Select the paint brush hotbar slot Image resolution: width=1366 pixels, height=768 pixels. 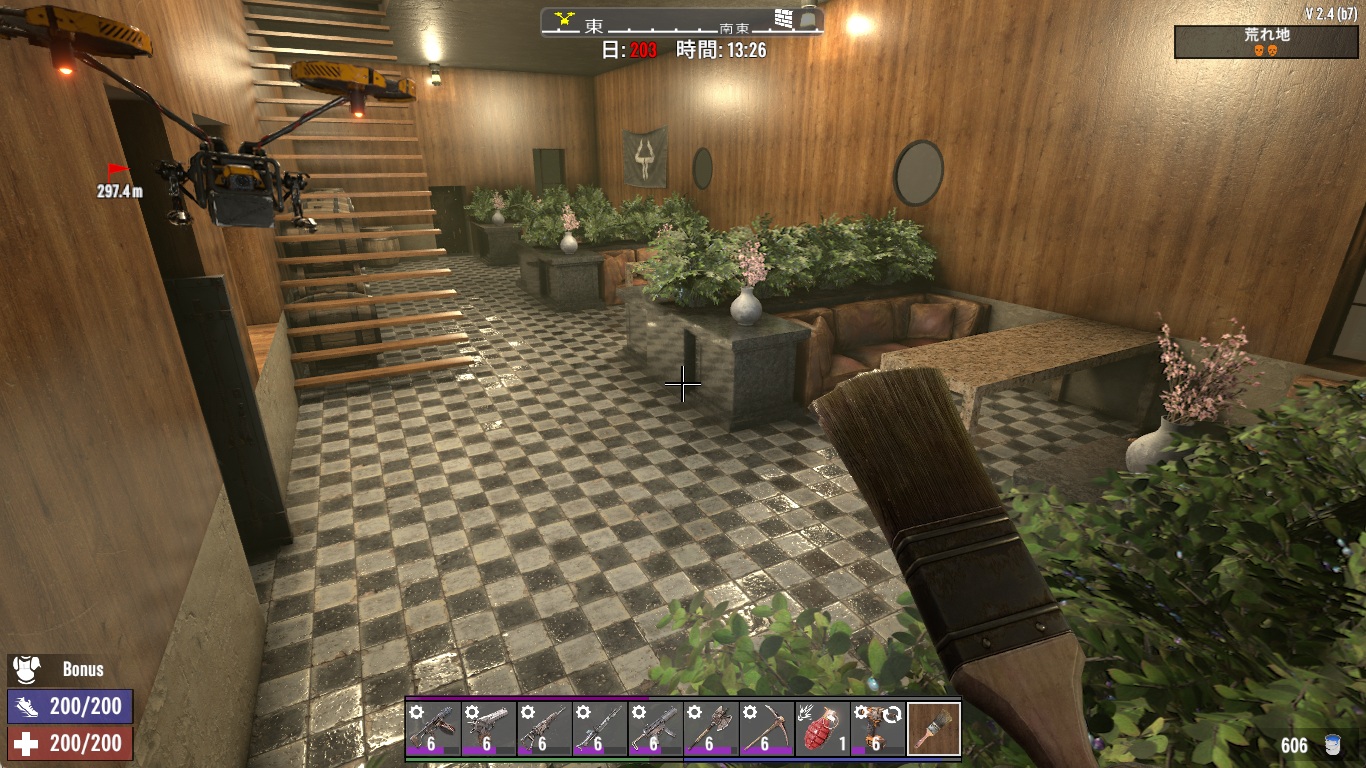[x=934, y=729]
